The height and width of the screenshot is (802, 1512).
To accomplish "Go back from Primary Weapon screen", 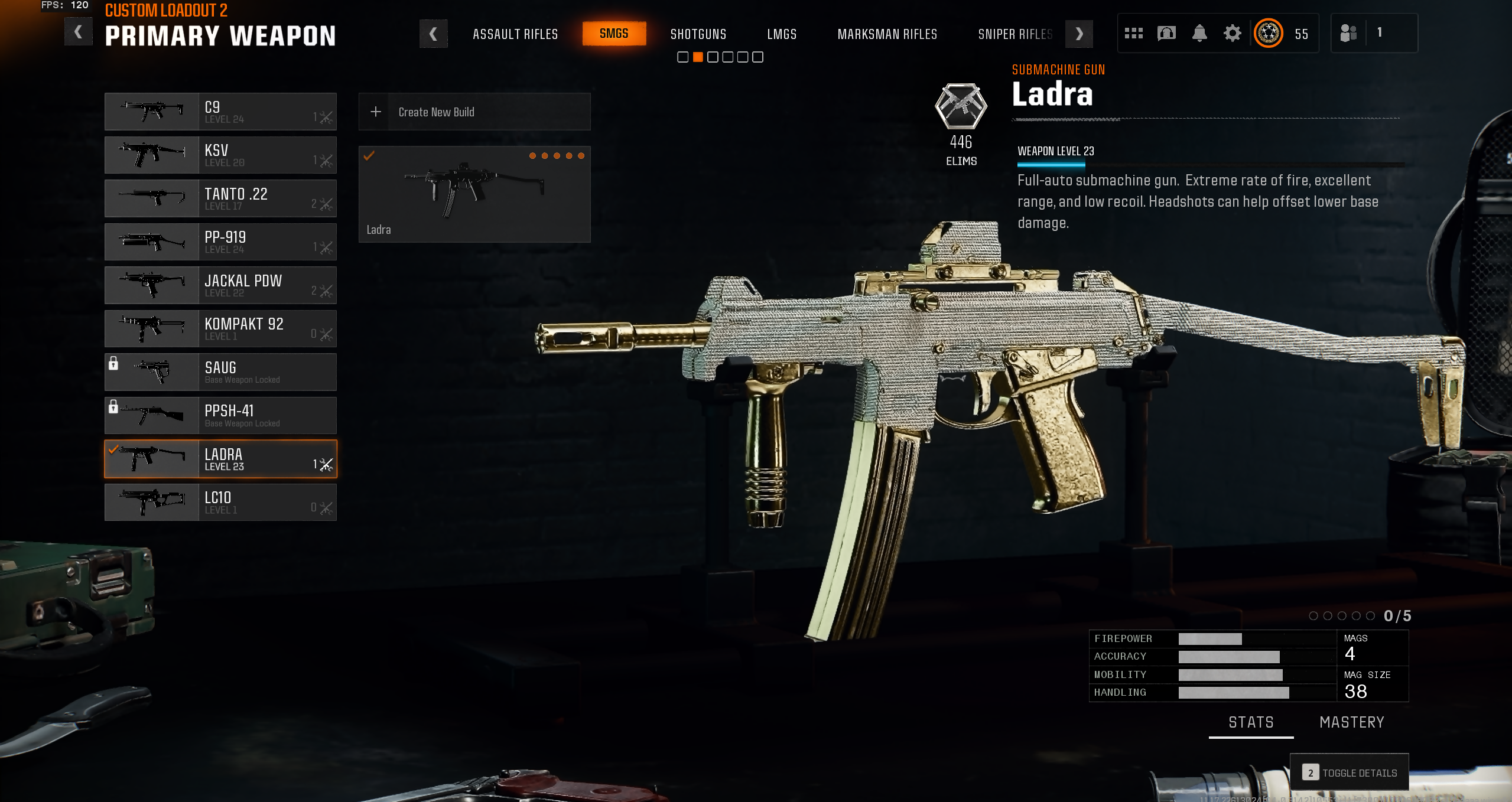I will click(78, 32).
